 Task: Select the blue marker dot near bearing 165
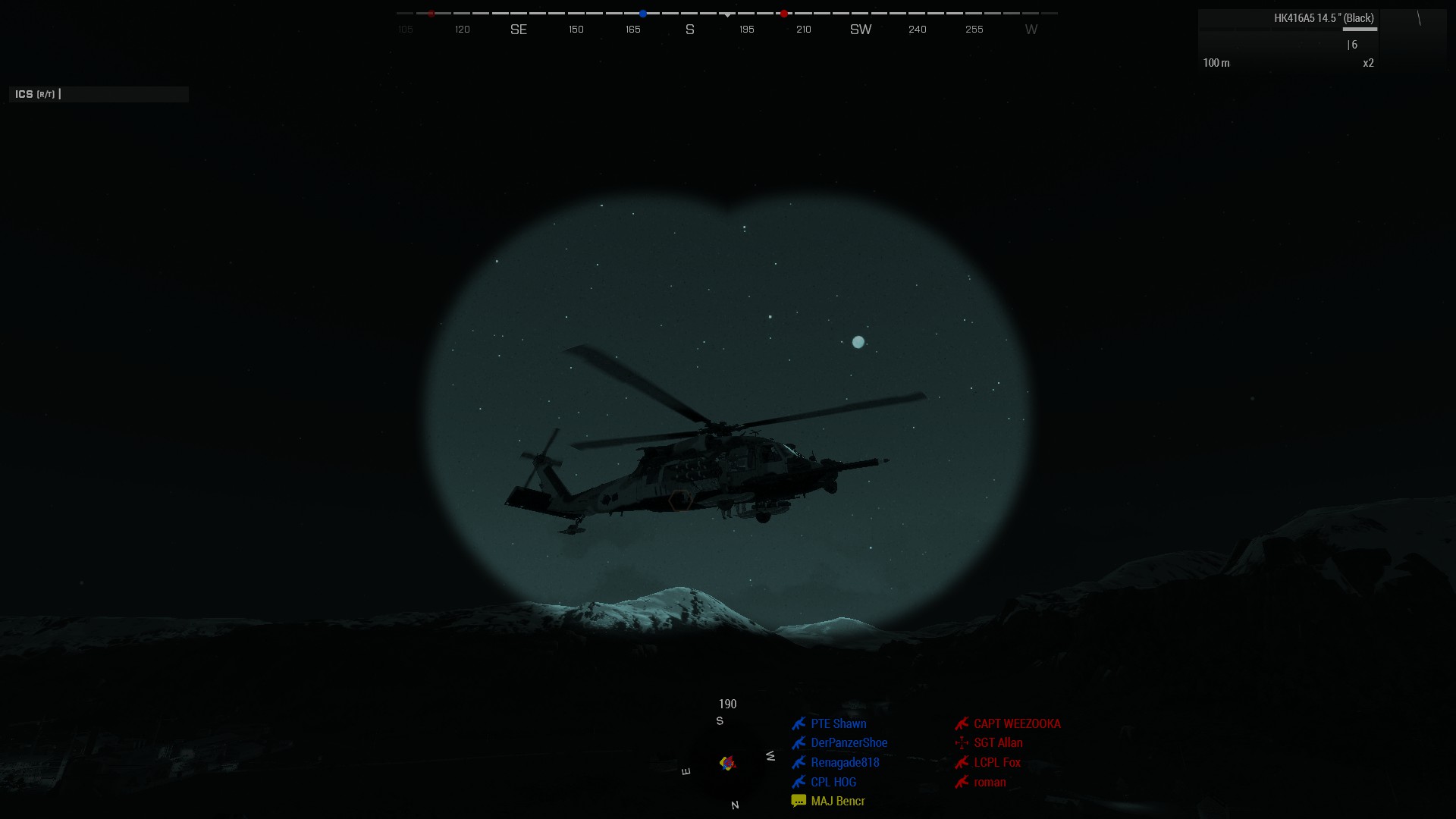pos(642,13)
